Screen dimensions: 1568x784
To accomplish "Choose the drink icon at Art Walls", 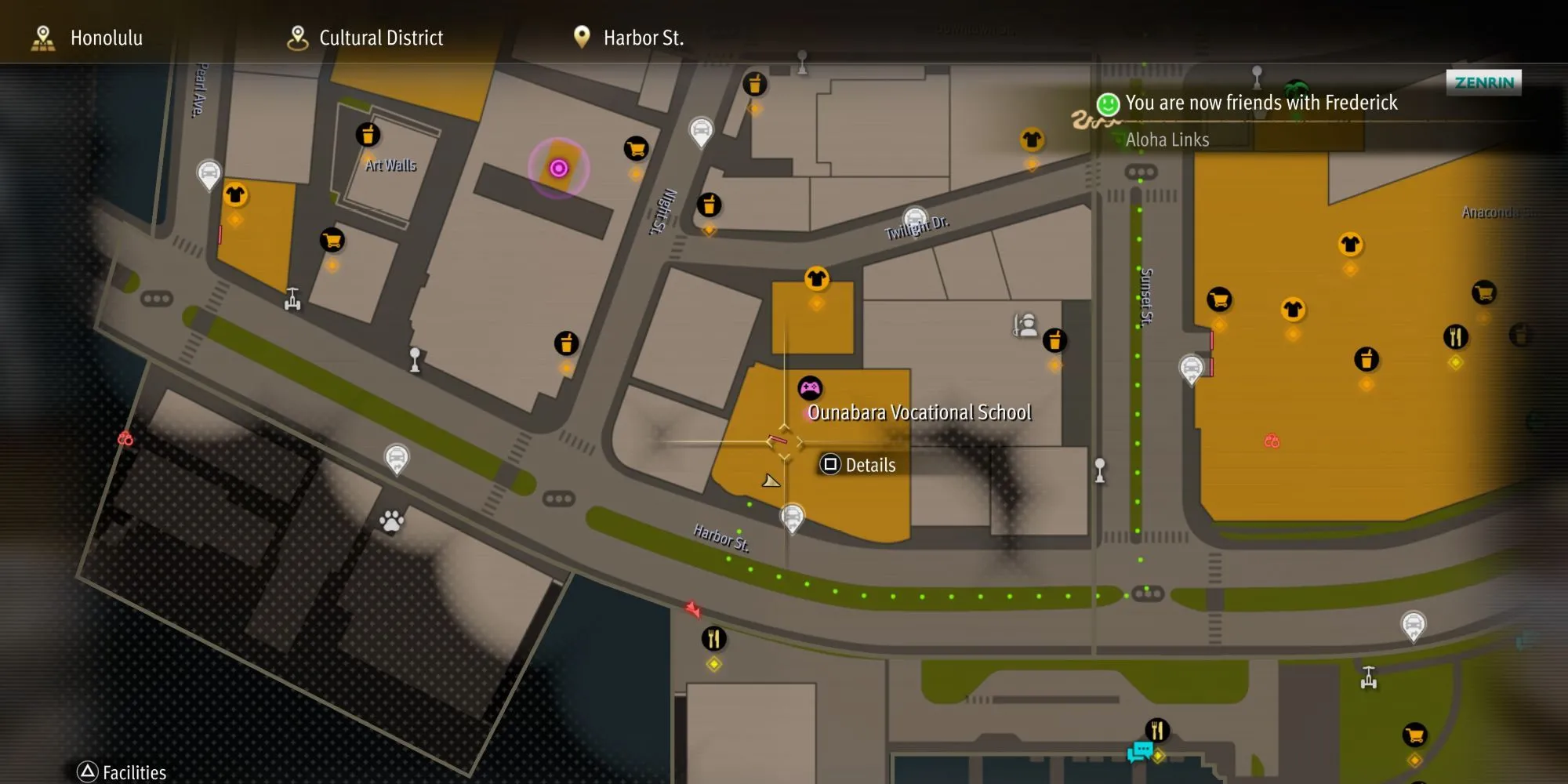I will pos(368,135).
